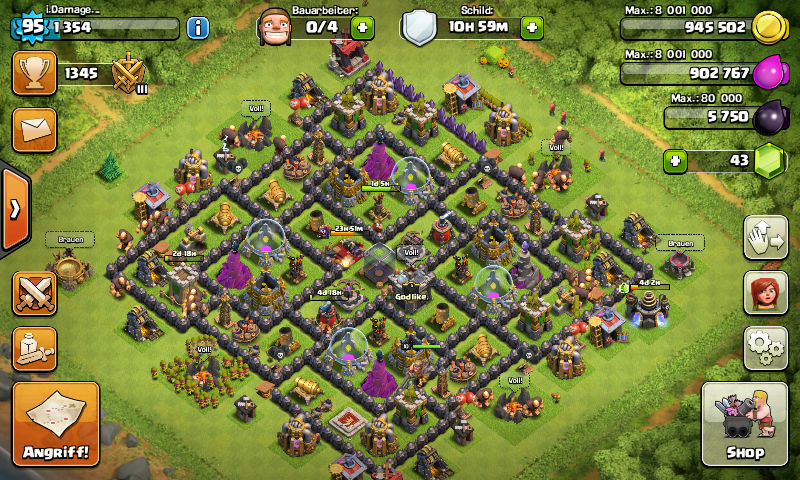Start an attack with Angriff! button
Image resolution: width=800 pixels, height=480 pixels.
[56, 424]
